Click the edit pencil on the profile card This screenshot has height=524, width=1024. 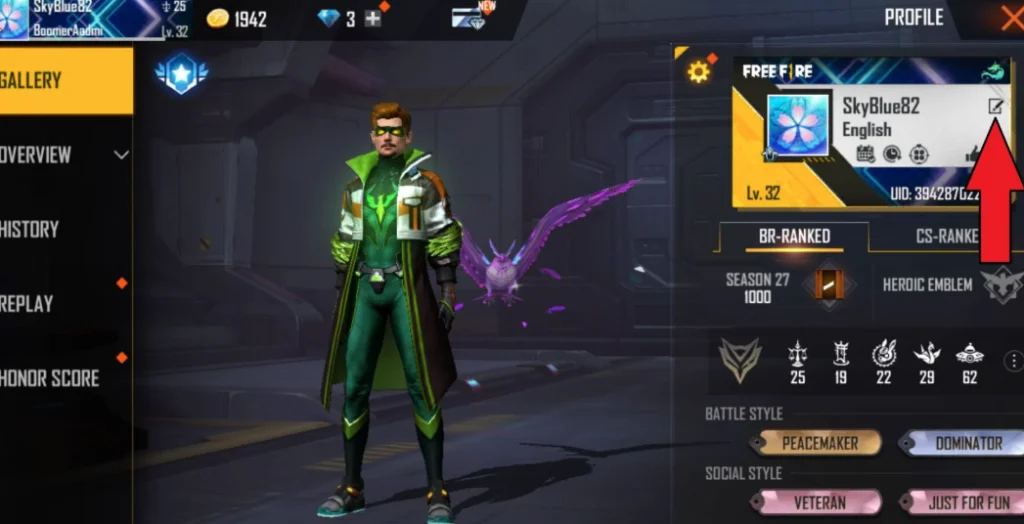[x=996, y=106]
